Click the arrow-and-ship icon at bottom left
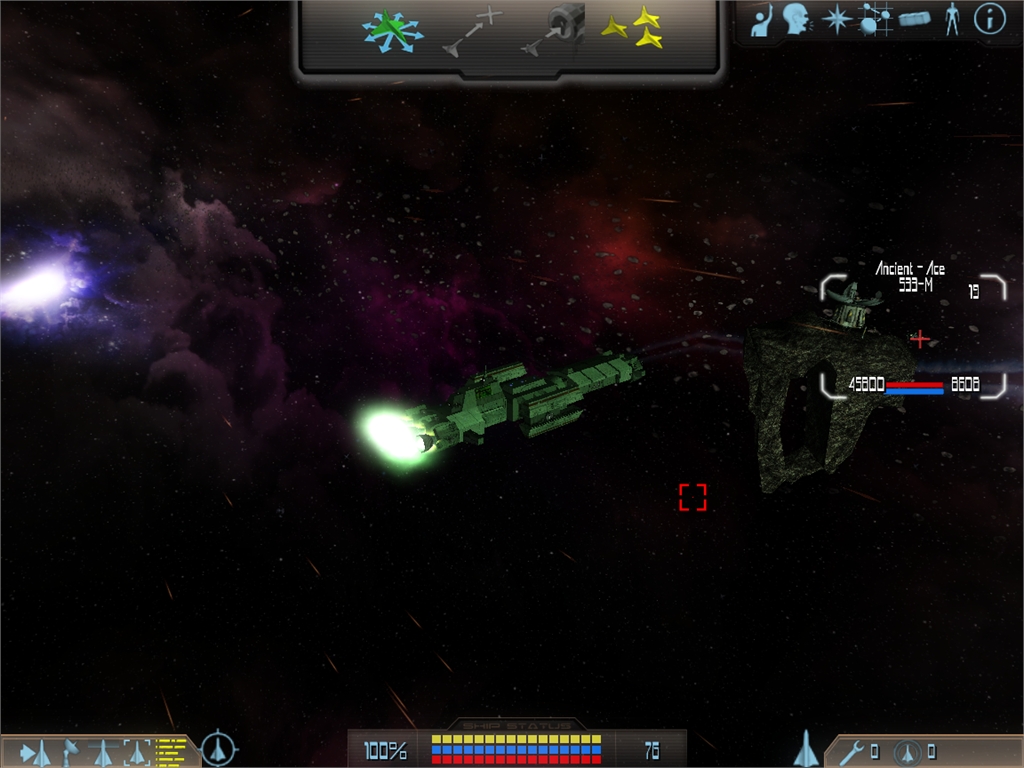Screen dimensions: 1024x768 [35, 751]
